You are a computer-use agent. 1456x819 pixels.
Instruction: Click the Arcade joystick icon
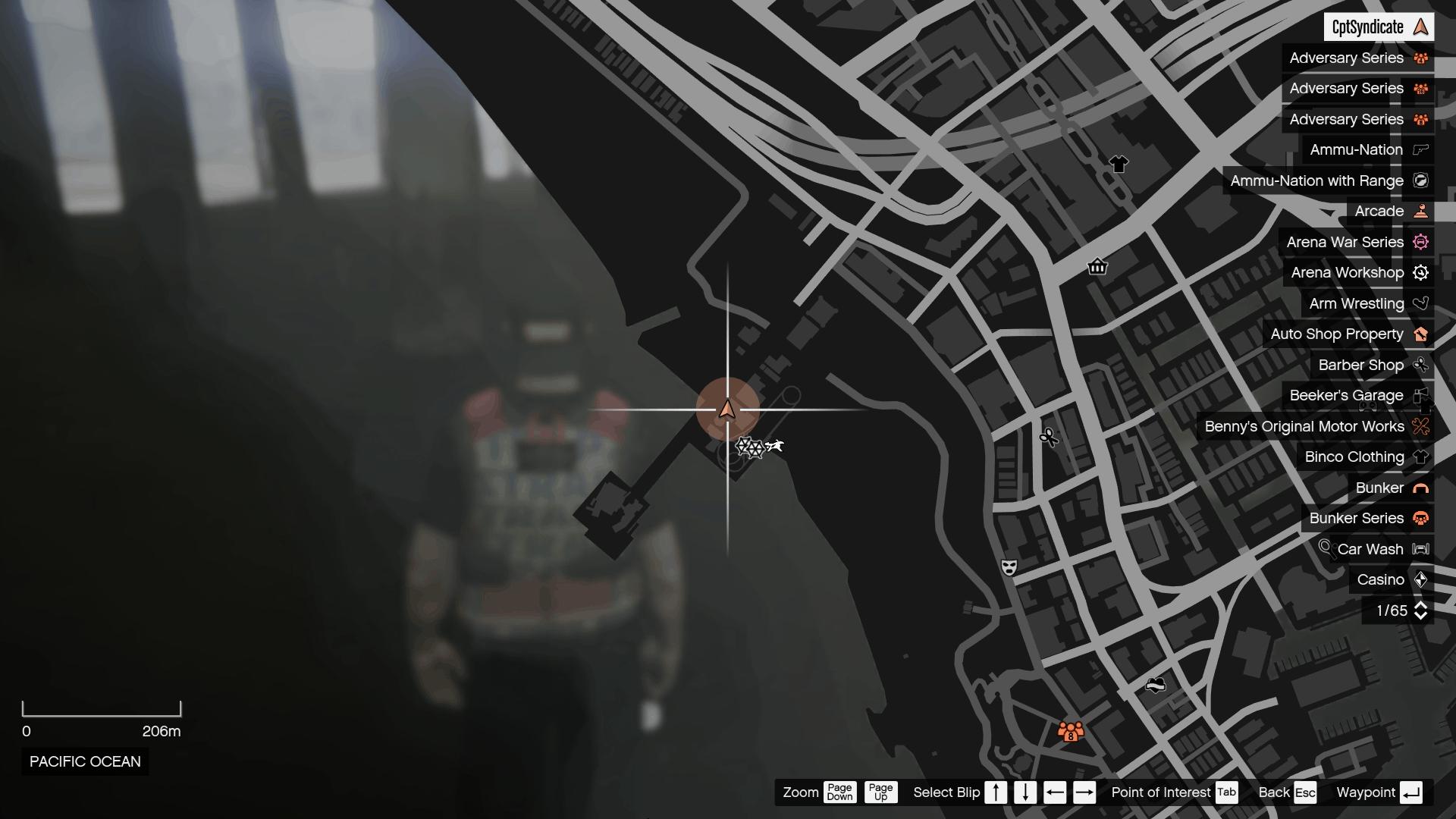tap(1420, 211)
